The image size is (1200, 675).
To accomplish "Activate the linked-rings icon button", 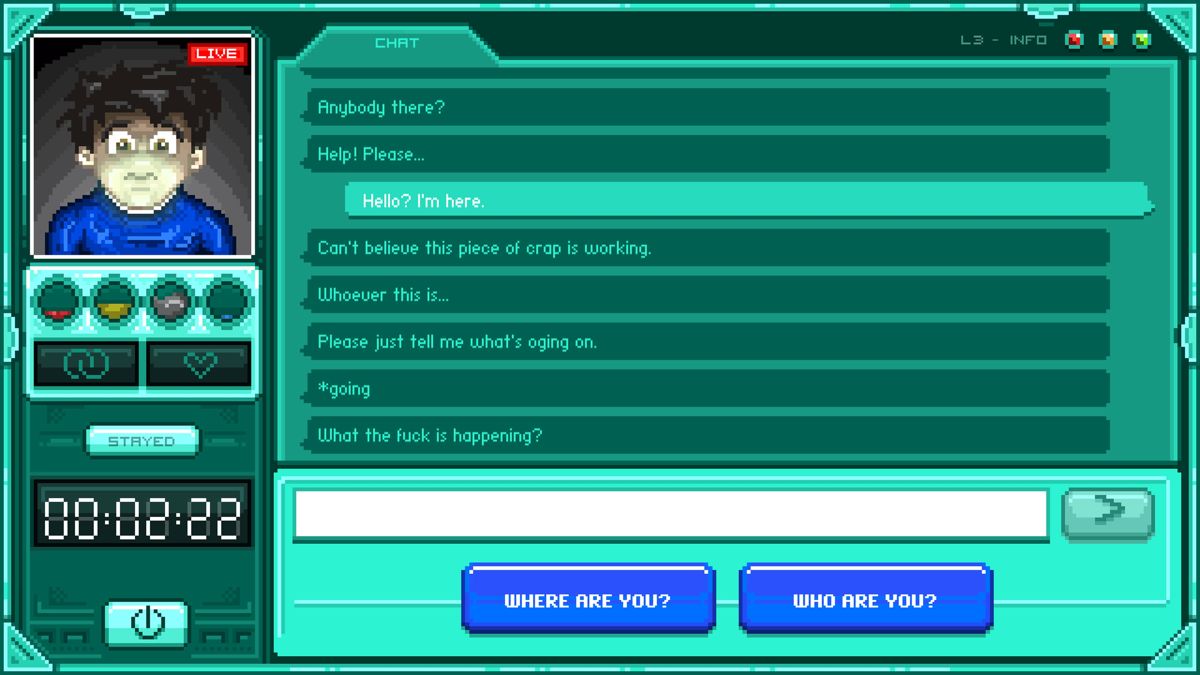I will click(86, 364).
